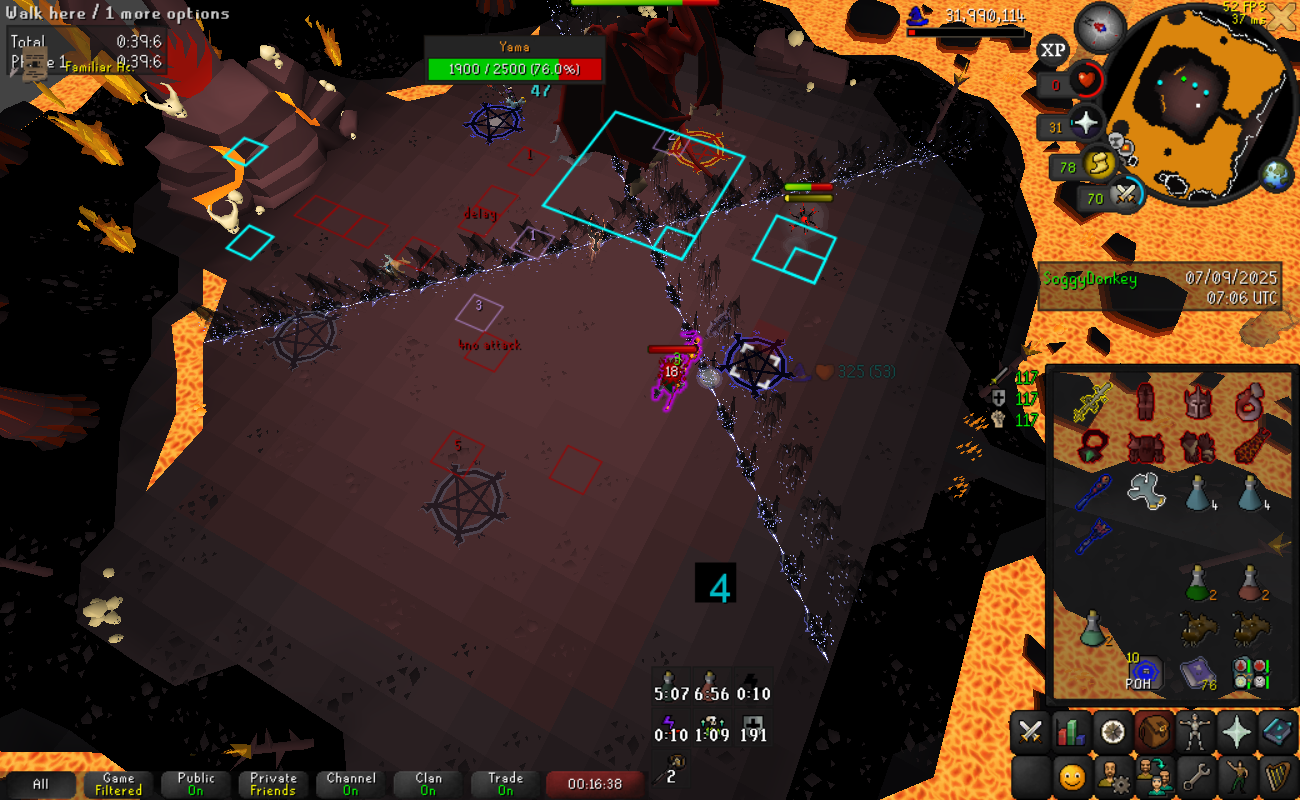
Task: Select the Public chat tab
Action: (195, 784)
